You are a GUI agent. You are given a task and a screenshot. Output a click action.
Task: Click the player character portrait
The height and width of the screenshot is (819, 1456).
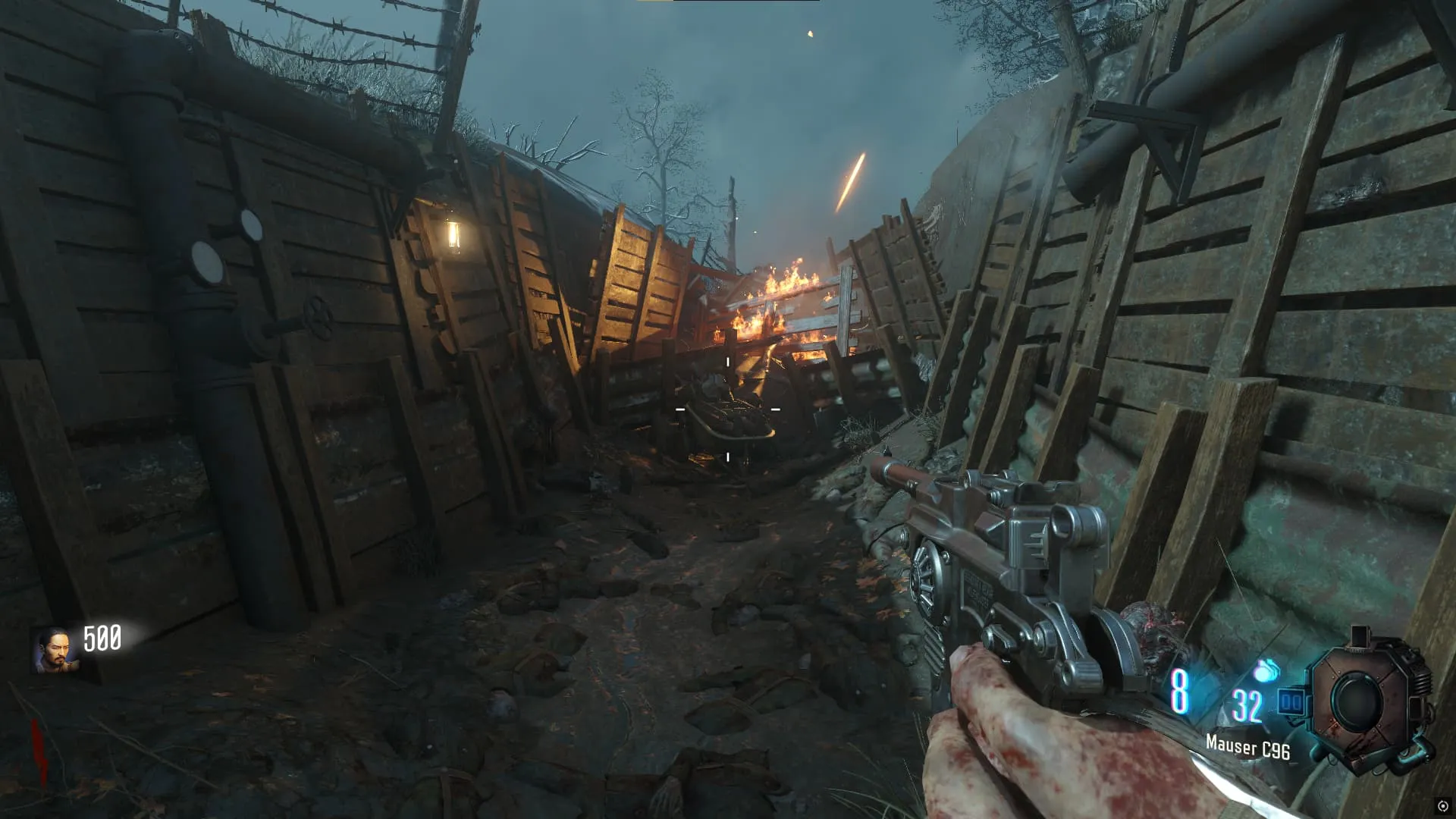click(55, 650)
